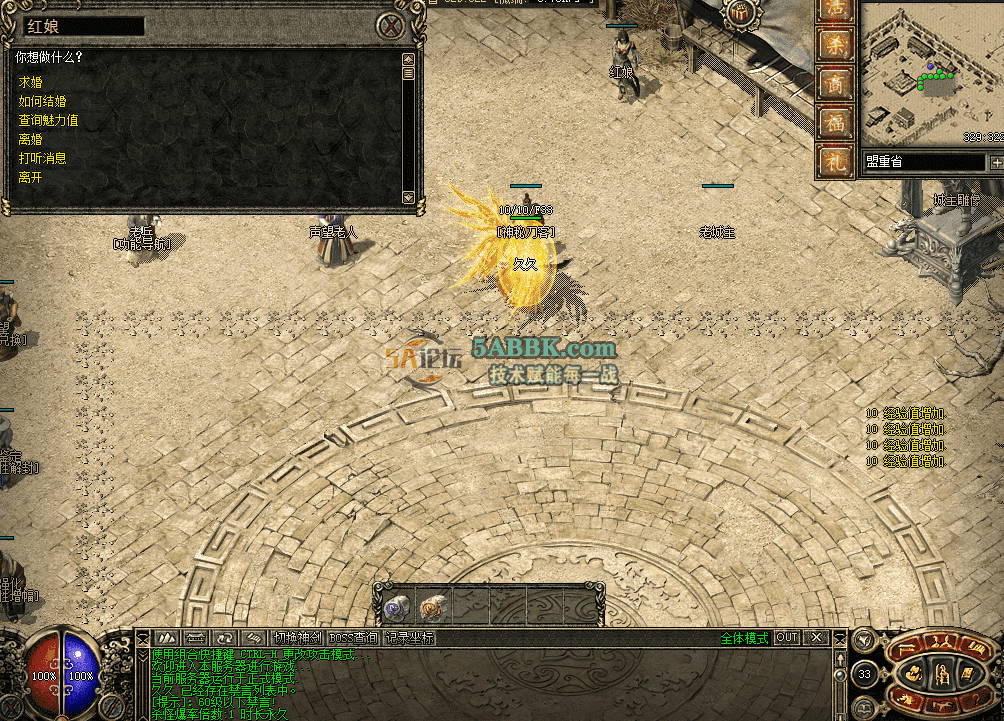Select the first hotbar item slot
The height and width of the screenshot is (721, 1004).
point(396,606)
